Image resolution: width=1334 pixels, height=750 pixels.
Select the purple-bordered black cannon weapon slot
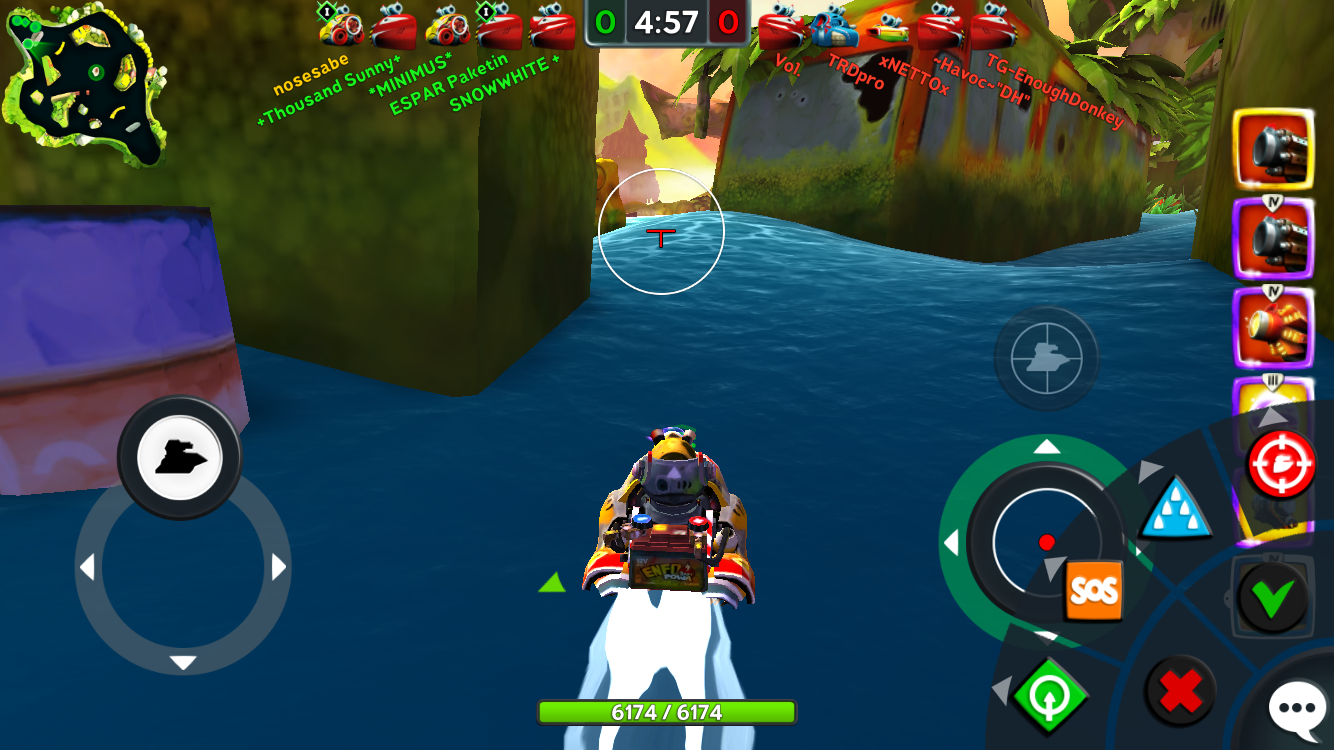pos(1273,239)
